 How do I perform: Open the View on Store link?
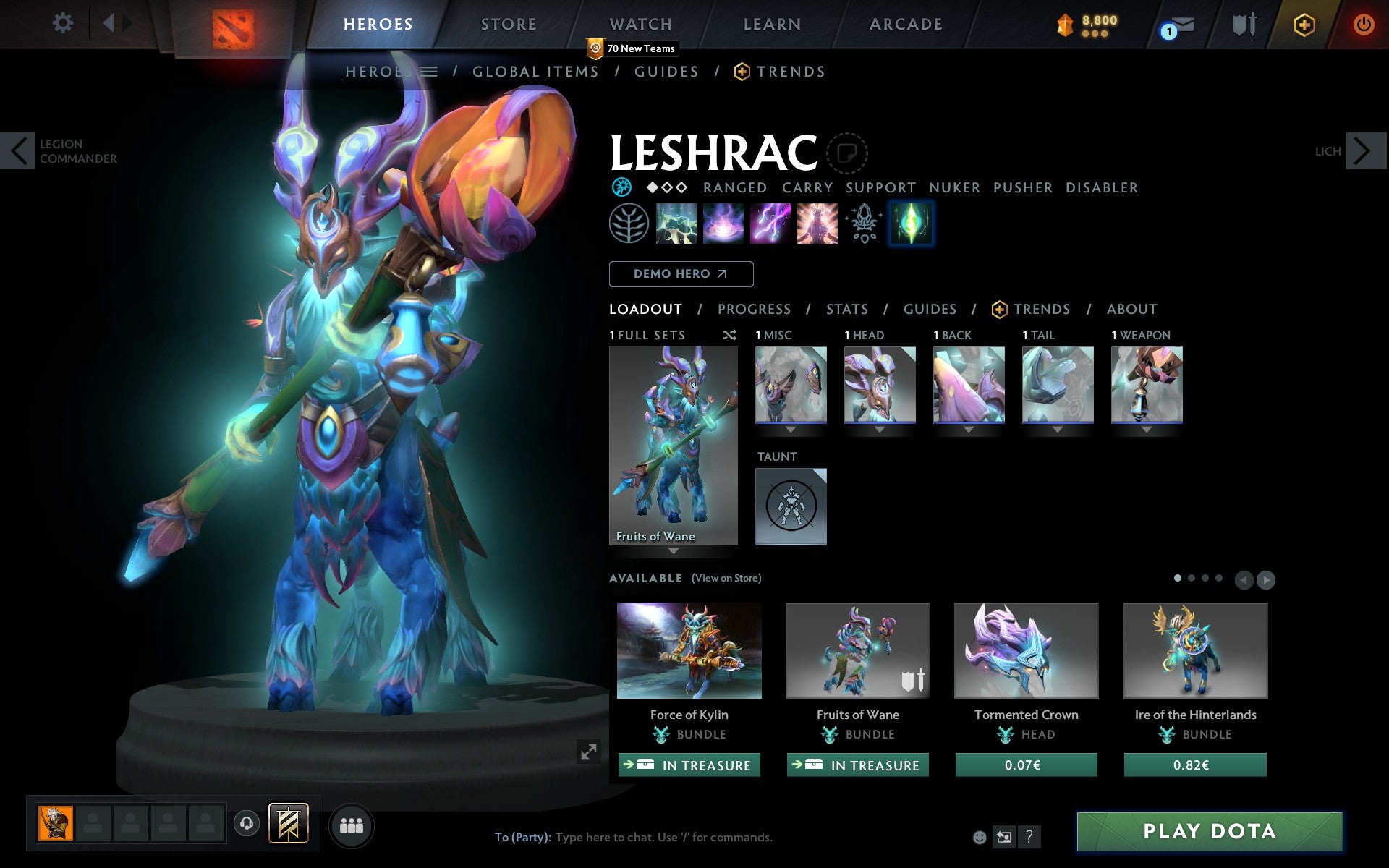point(726,579)
